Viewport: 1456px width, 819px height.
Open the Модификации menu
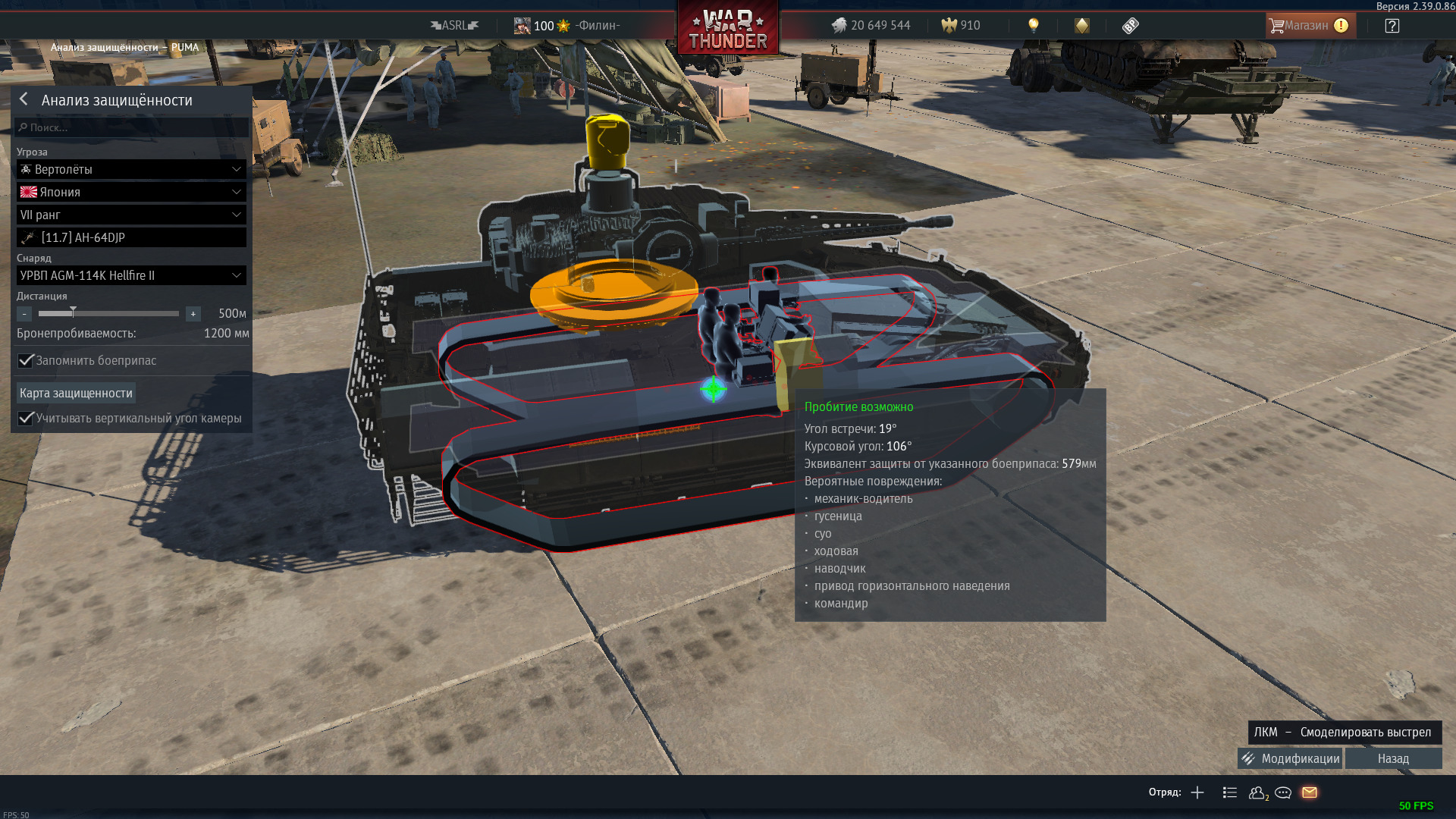[x=1290, y=758]
